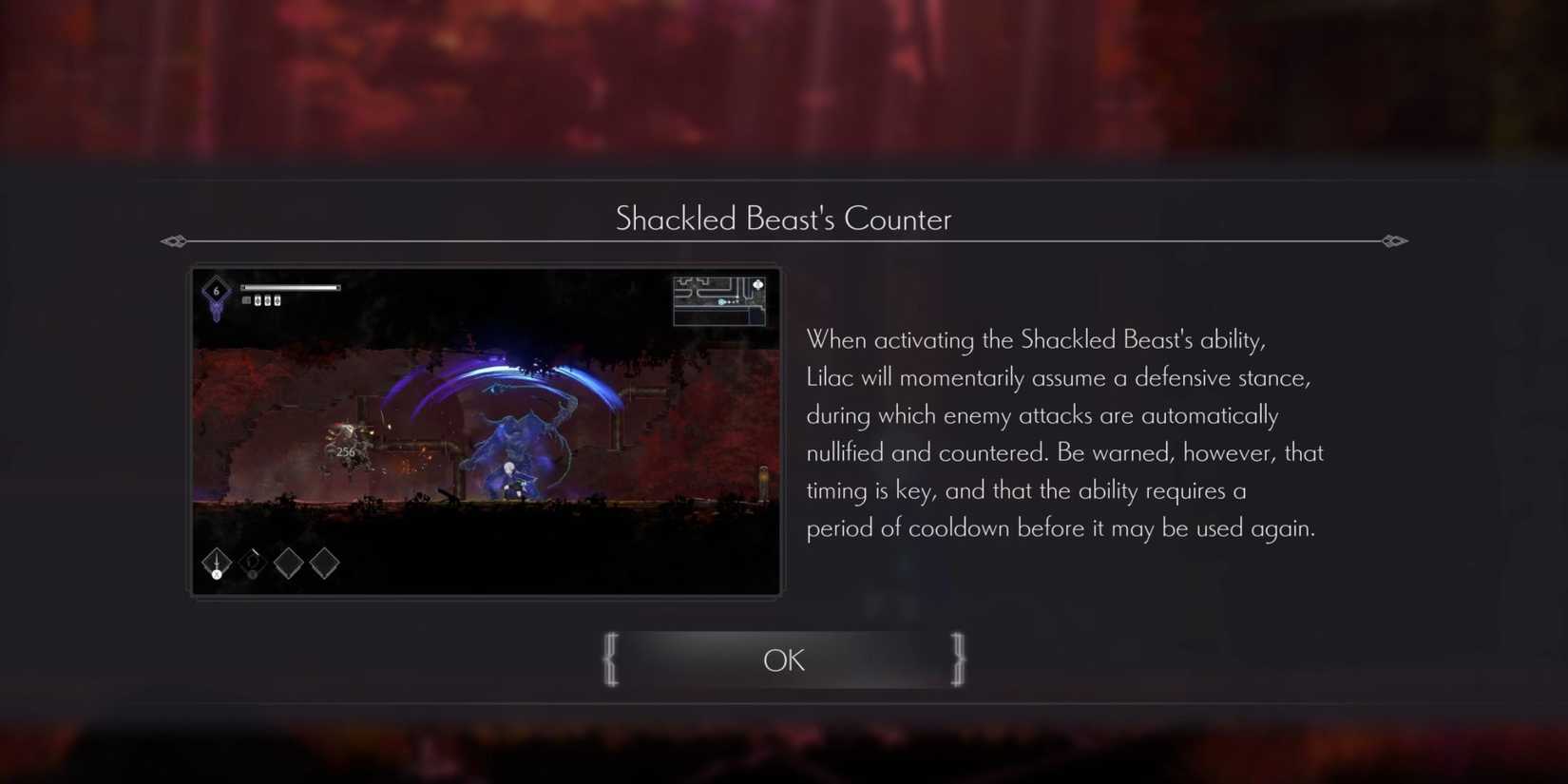Click the third empty ability diamond
The image size is (1568, 784).
pos(288,562)
